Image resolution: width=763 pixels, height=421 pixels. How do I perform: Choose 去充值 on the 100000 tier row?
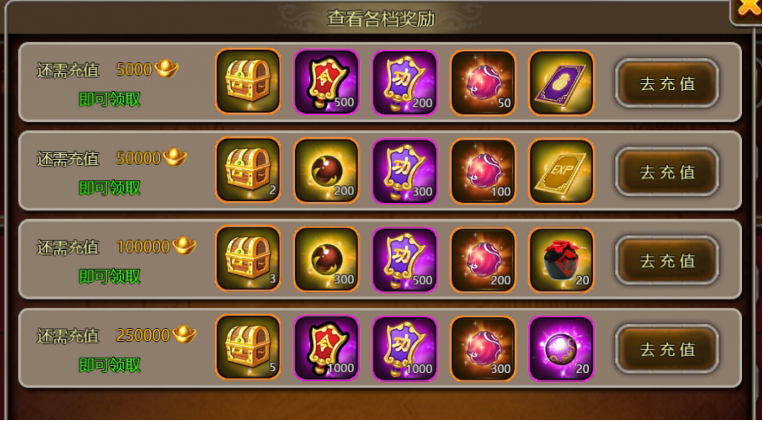click(667, 260)
